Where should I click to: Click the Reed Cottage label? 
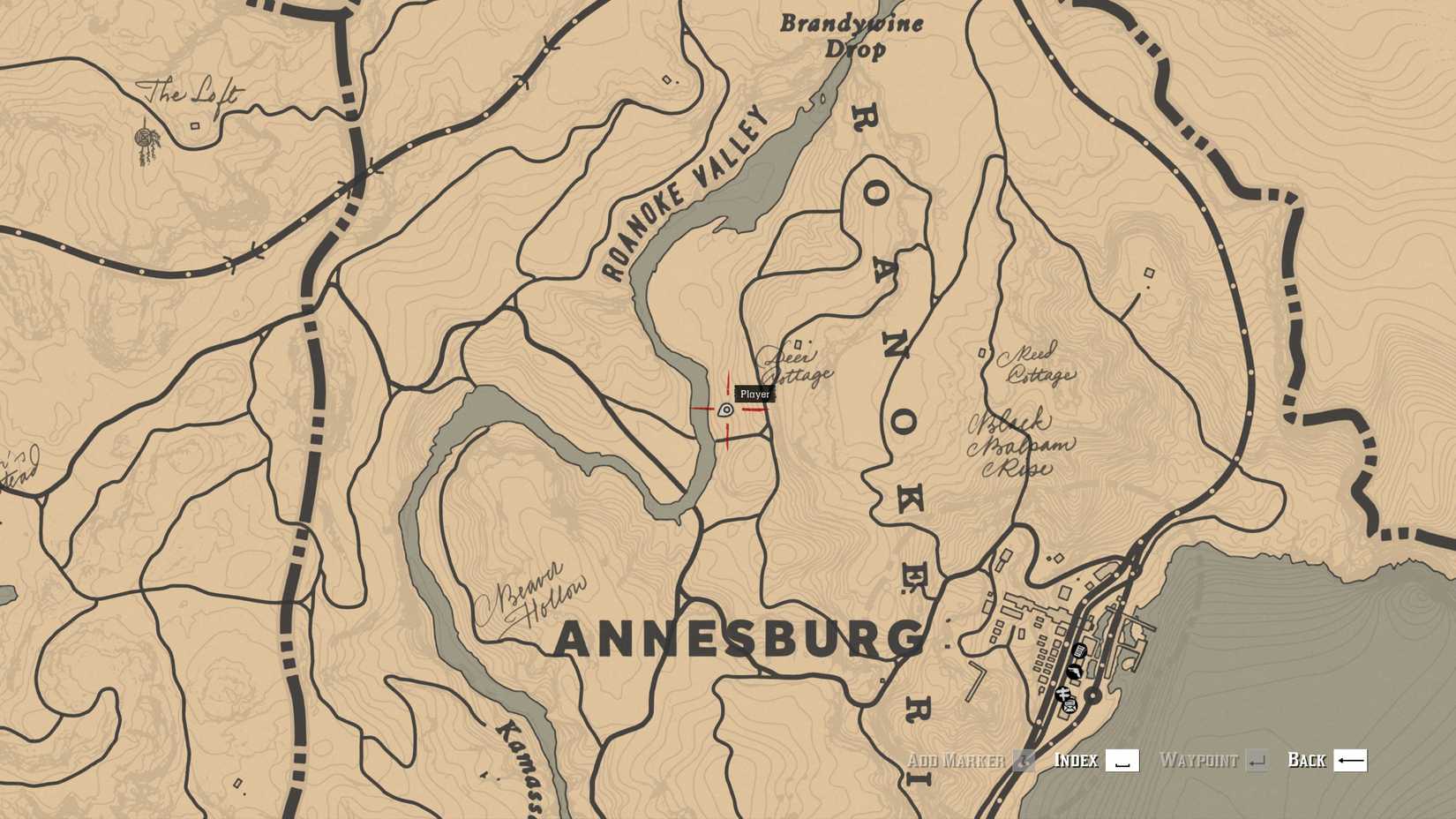coord(1038,360)
